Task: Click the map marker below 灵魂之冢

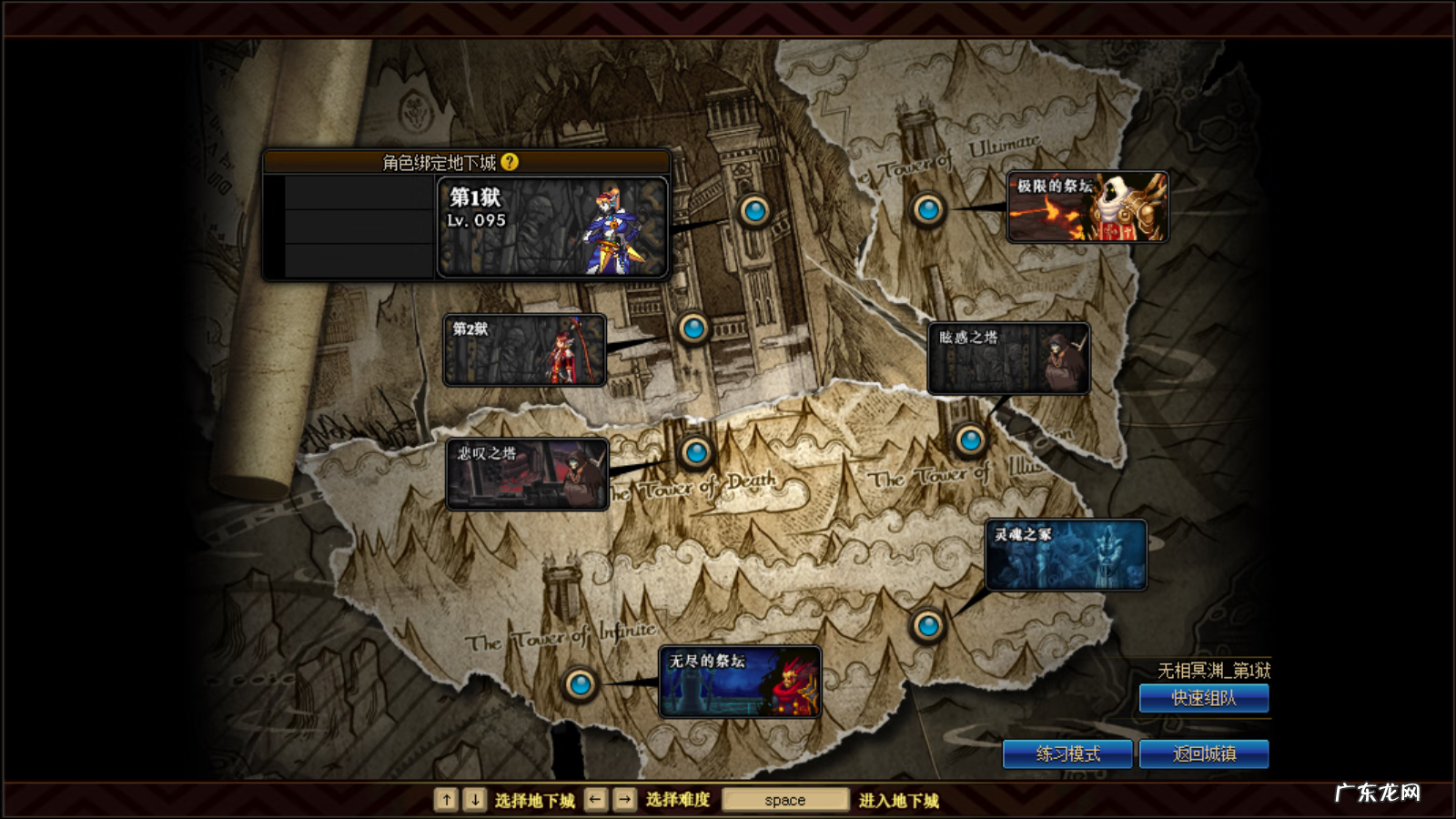Action: coord(928,625)
